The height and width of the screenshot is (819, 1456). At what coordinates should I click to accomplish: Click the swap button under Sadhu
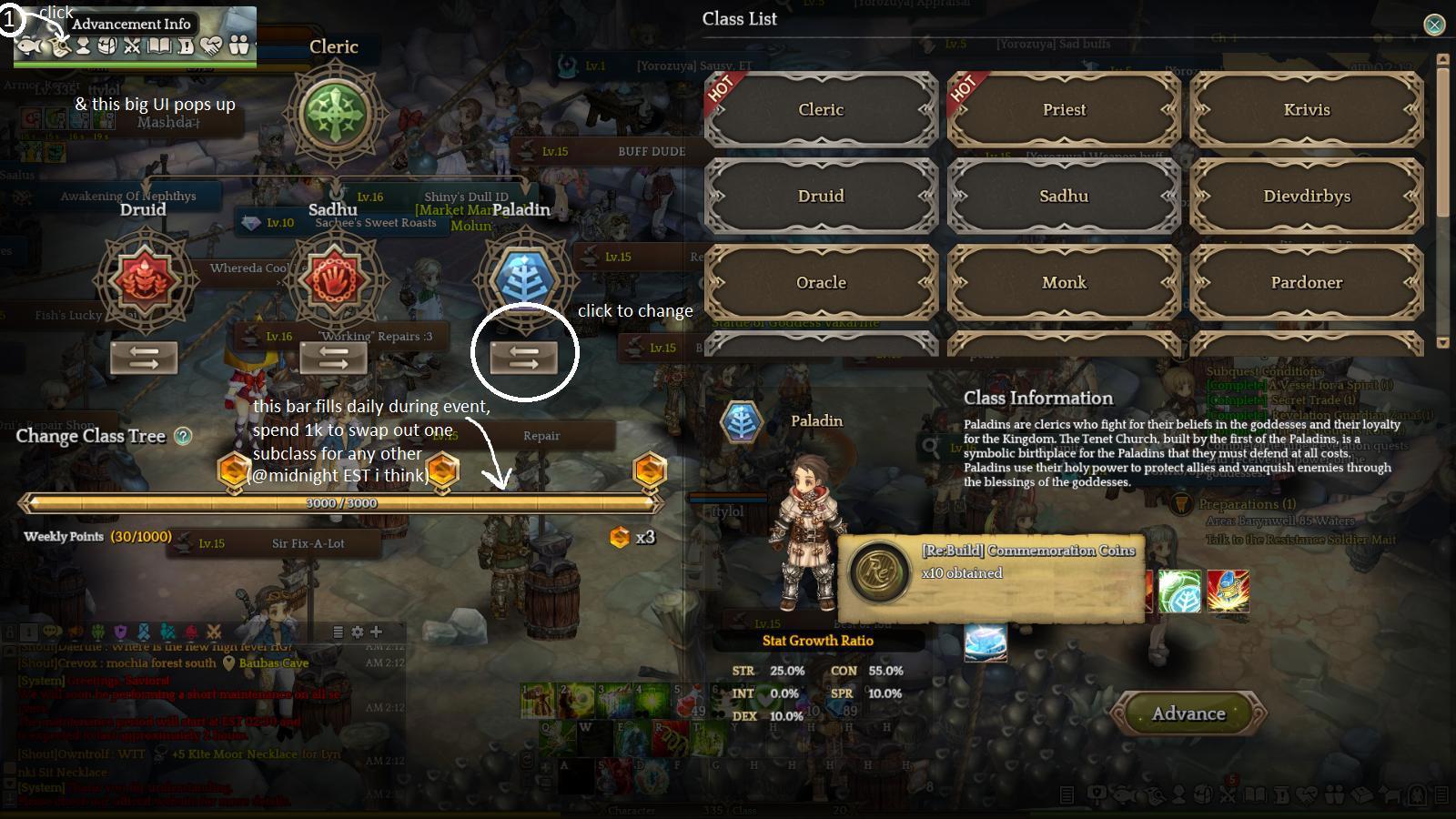[x=333, y=359]
